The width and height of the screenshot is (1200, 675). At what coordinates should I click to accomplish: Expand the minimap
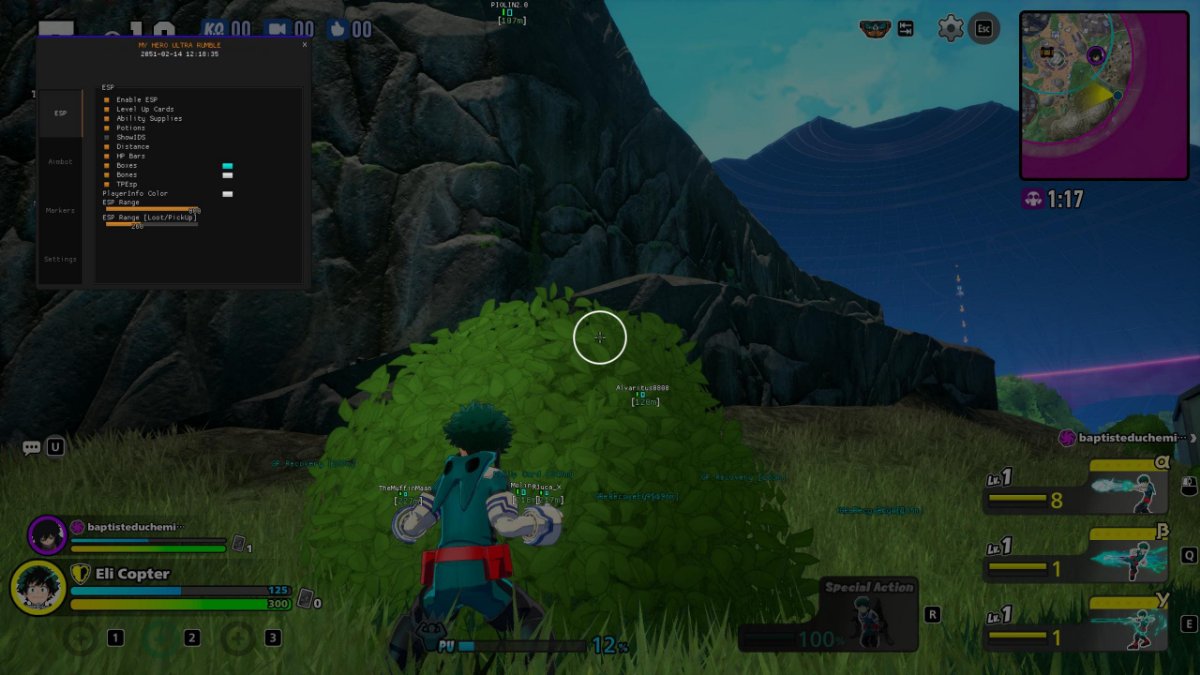pyautogui.click(x=1104, y=95)
